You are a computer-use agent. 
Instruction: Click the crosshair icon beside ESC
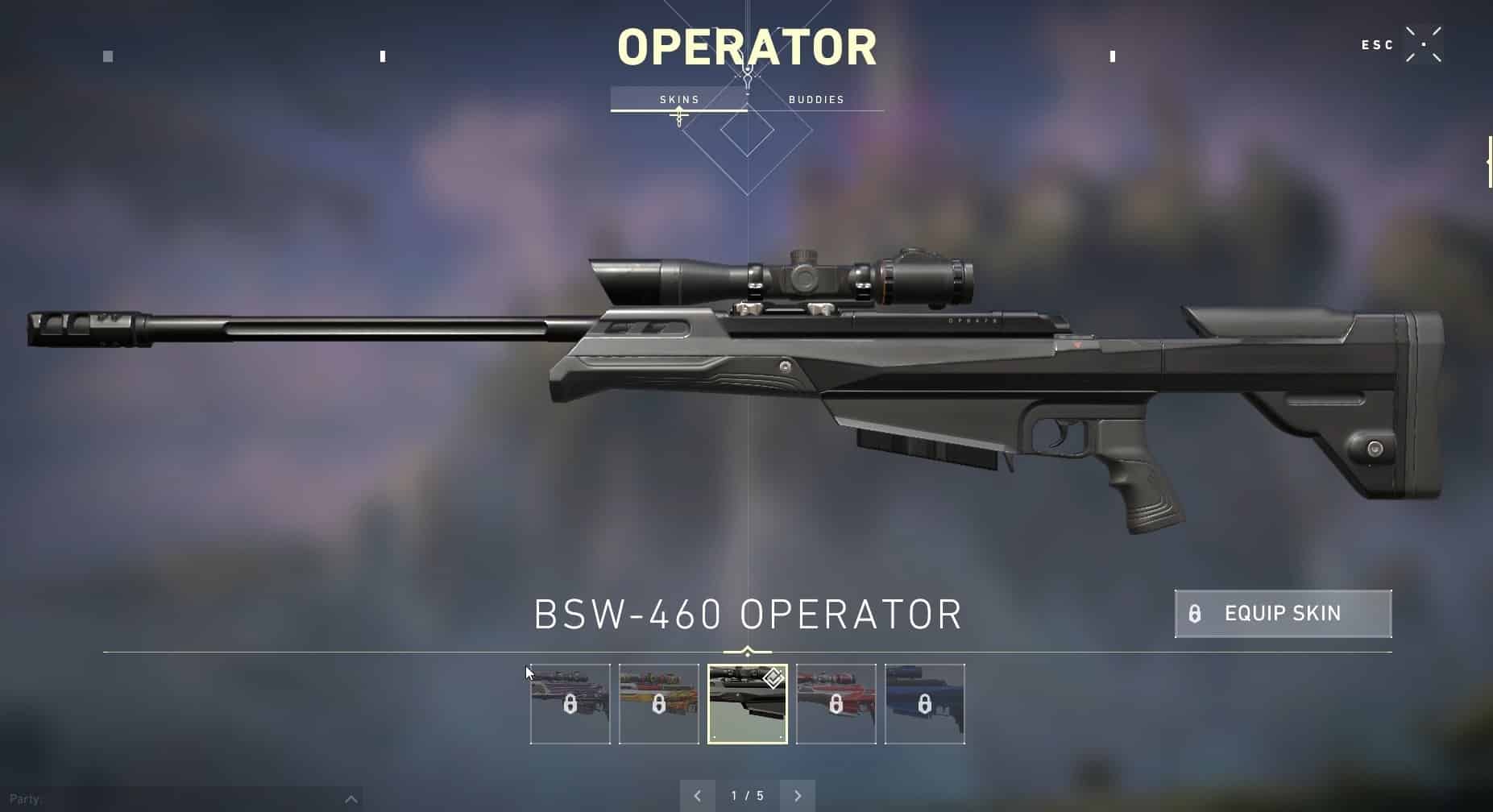pos(1423,45)
